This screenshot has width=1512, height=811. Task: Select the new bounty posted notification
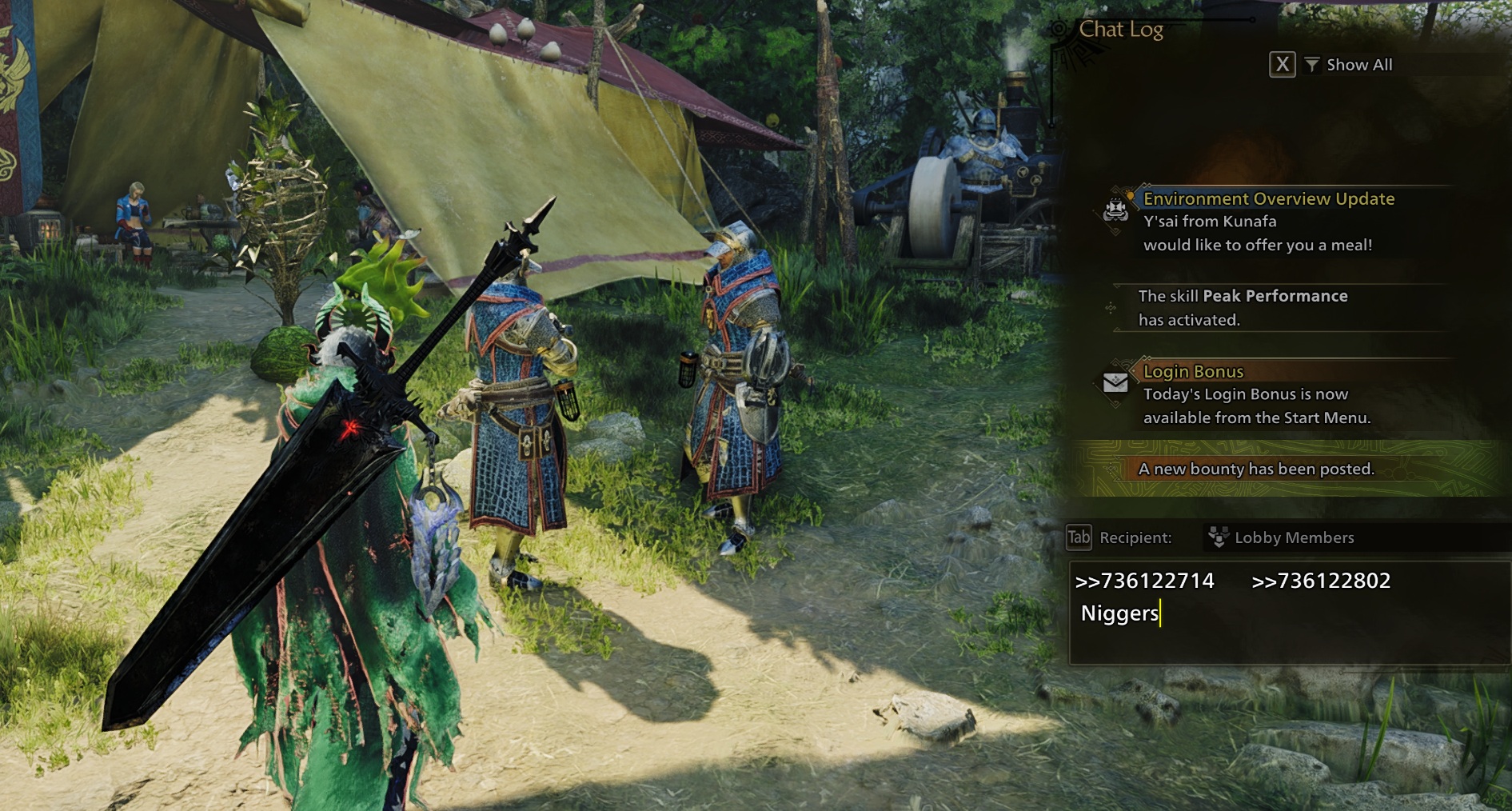click(x=1255, y=469)
